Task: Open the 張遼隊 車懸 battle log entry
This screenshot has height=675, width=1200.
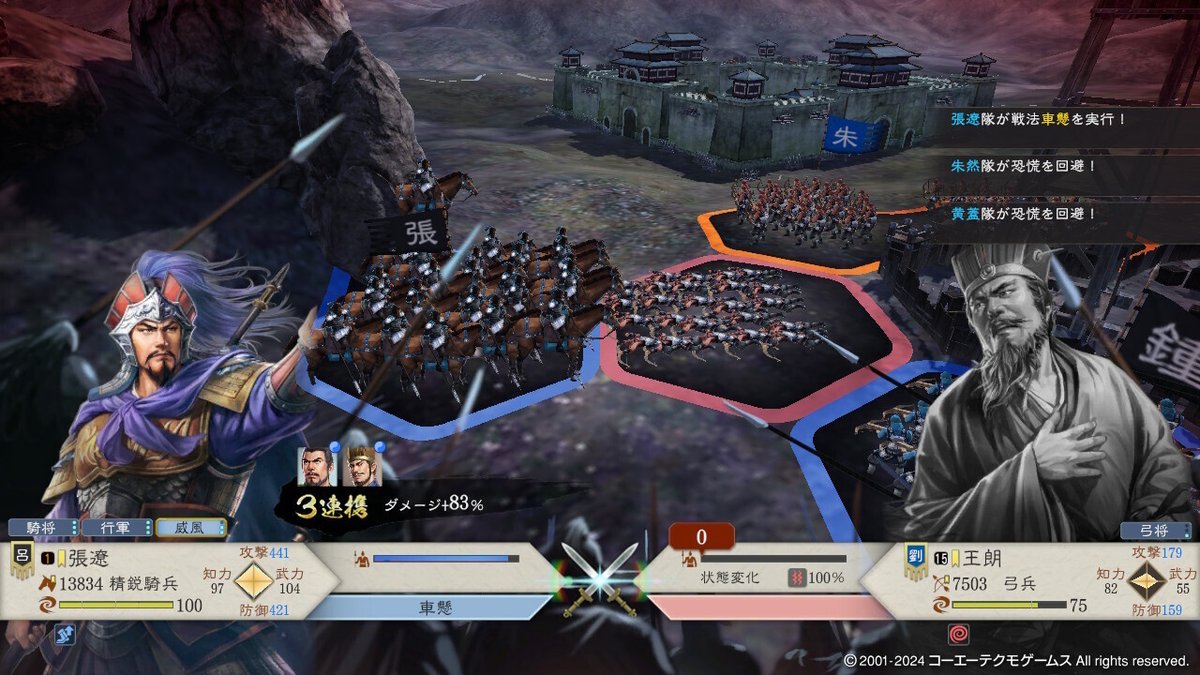Action: pos(1040,118)
